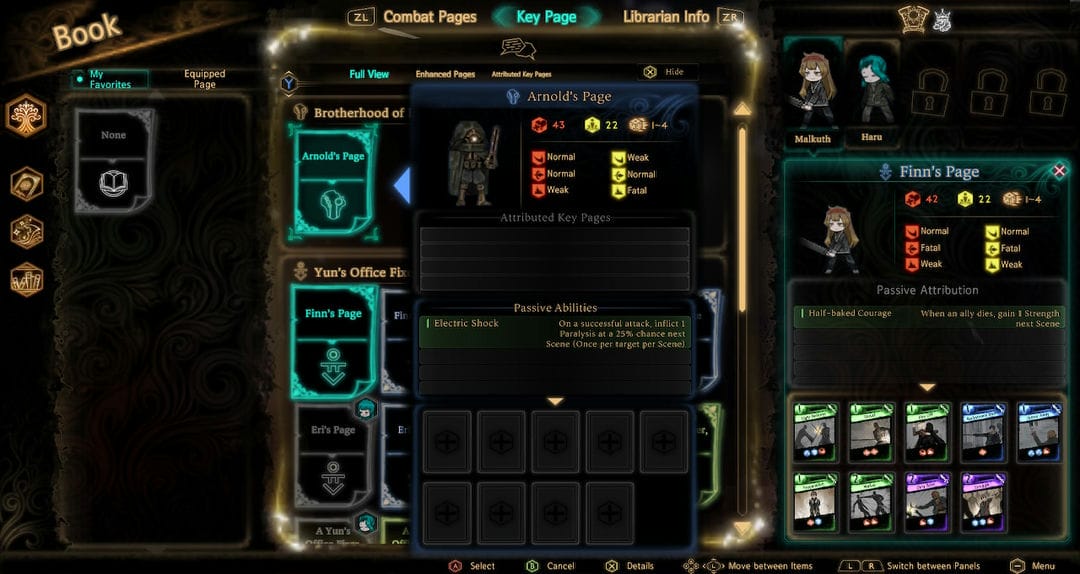The height and width of the screenshot is (574, 1080).
Task: Open the bookshelf sidebar icon
Action: (x=26, y=280)
